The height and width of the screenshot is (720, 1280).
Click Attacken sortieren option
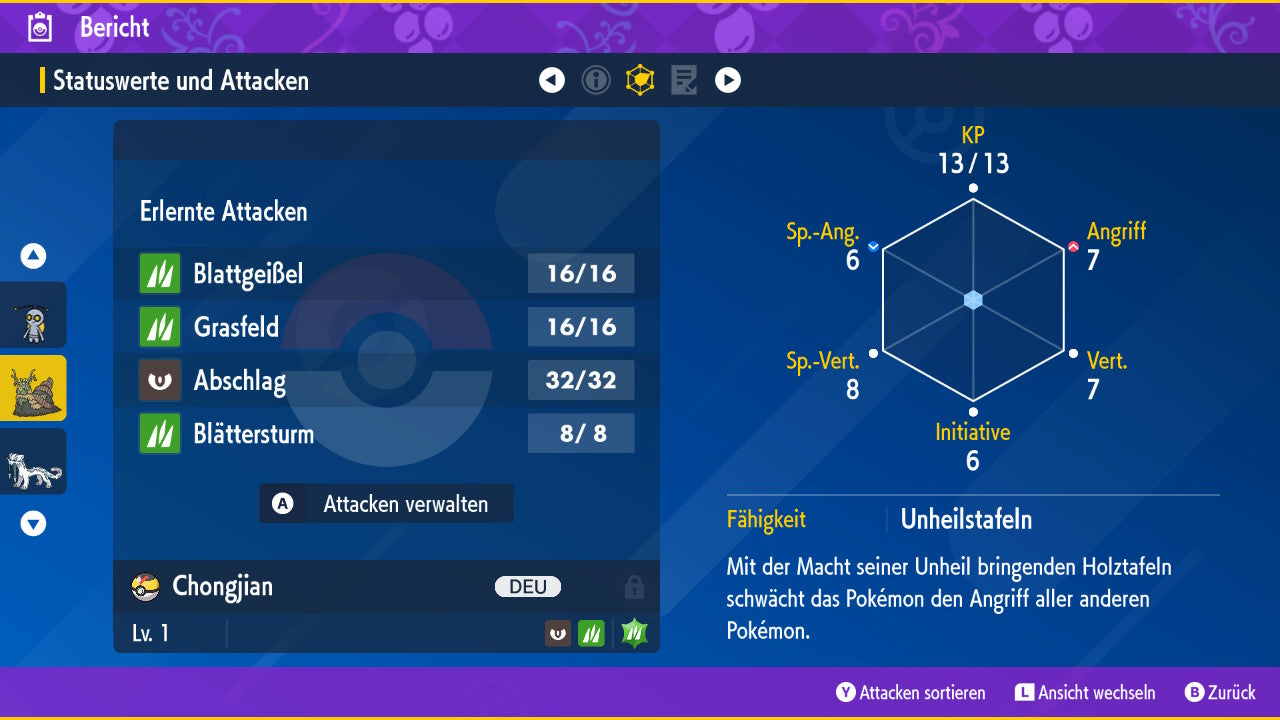pos(911,693)
